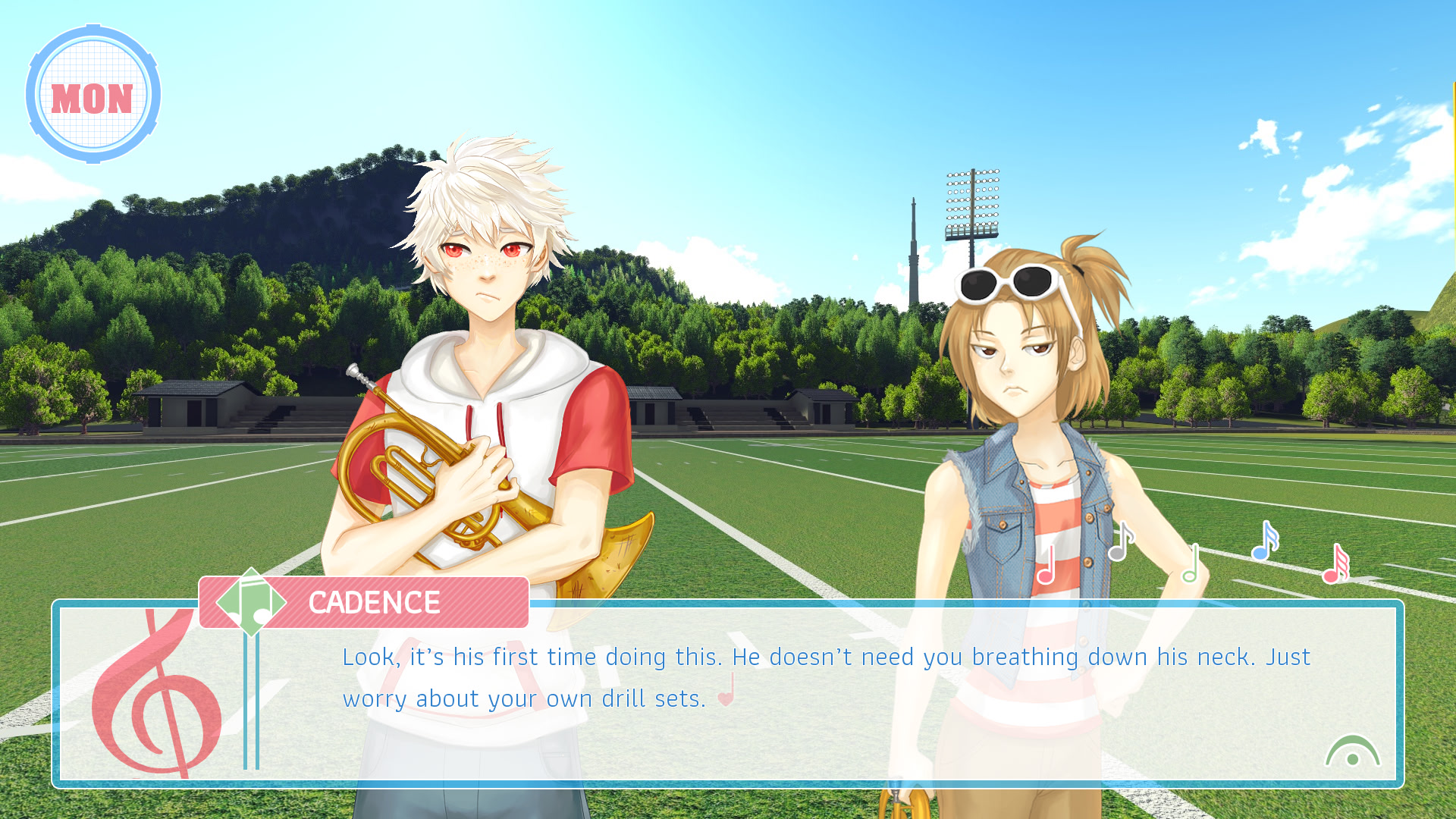Click the small pink note ending the sentence

coord(726,698)
